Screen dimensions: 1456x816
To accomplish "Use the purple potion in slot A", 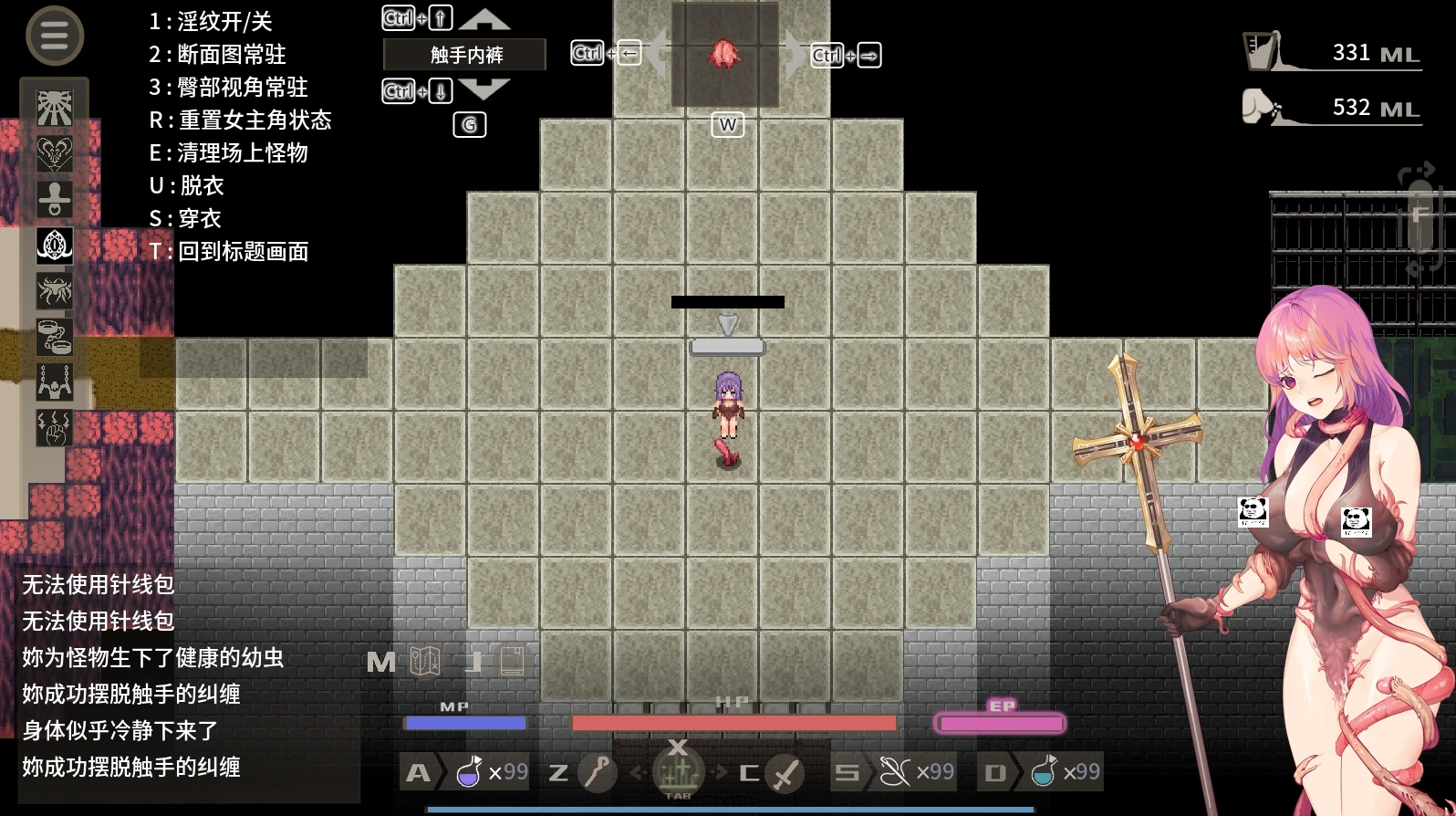I will [469, 773].
